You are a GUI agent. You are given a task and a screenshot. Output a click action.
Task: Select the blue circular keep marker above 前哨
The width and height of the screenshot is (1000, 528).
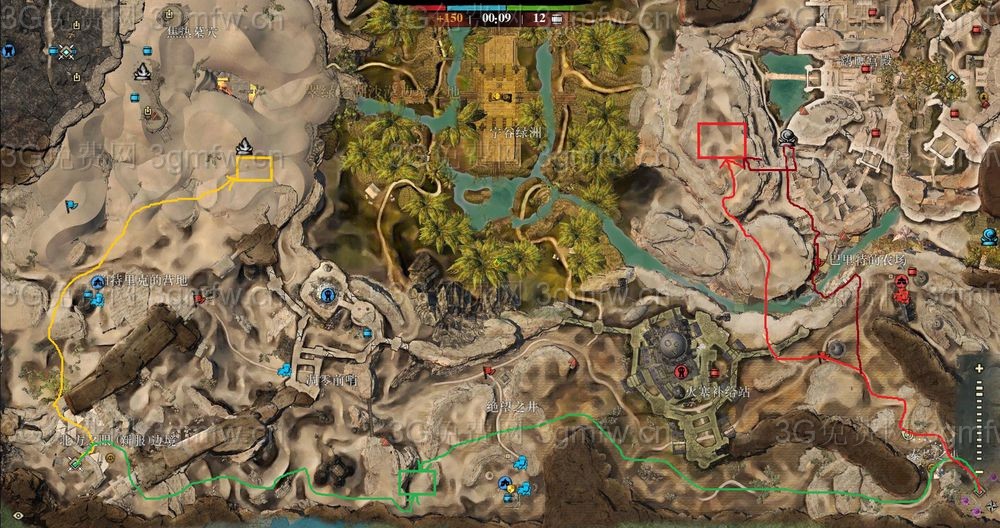point(327,295)
